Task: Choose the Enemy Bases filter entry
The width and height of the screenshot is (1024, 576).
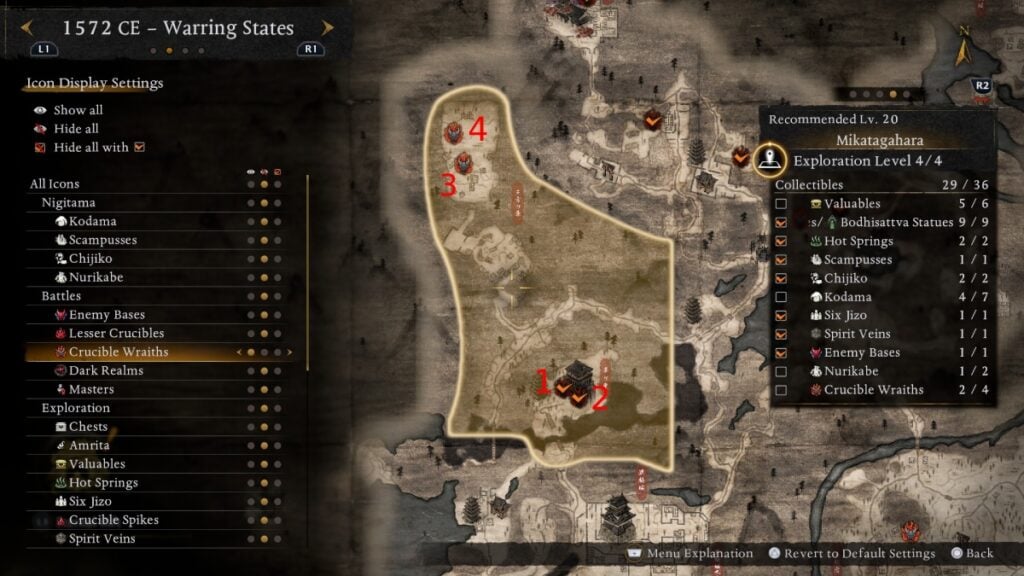Action: pyautogui.click(x=106, y=315)
